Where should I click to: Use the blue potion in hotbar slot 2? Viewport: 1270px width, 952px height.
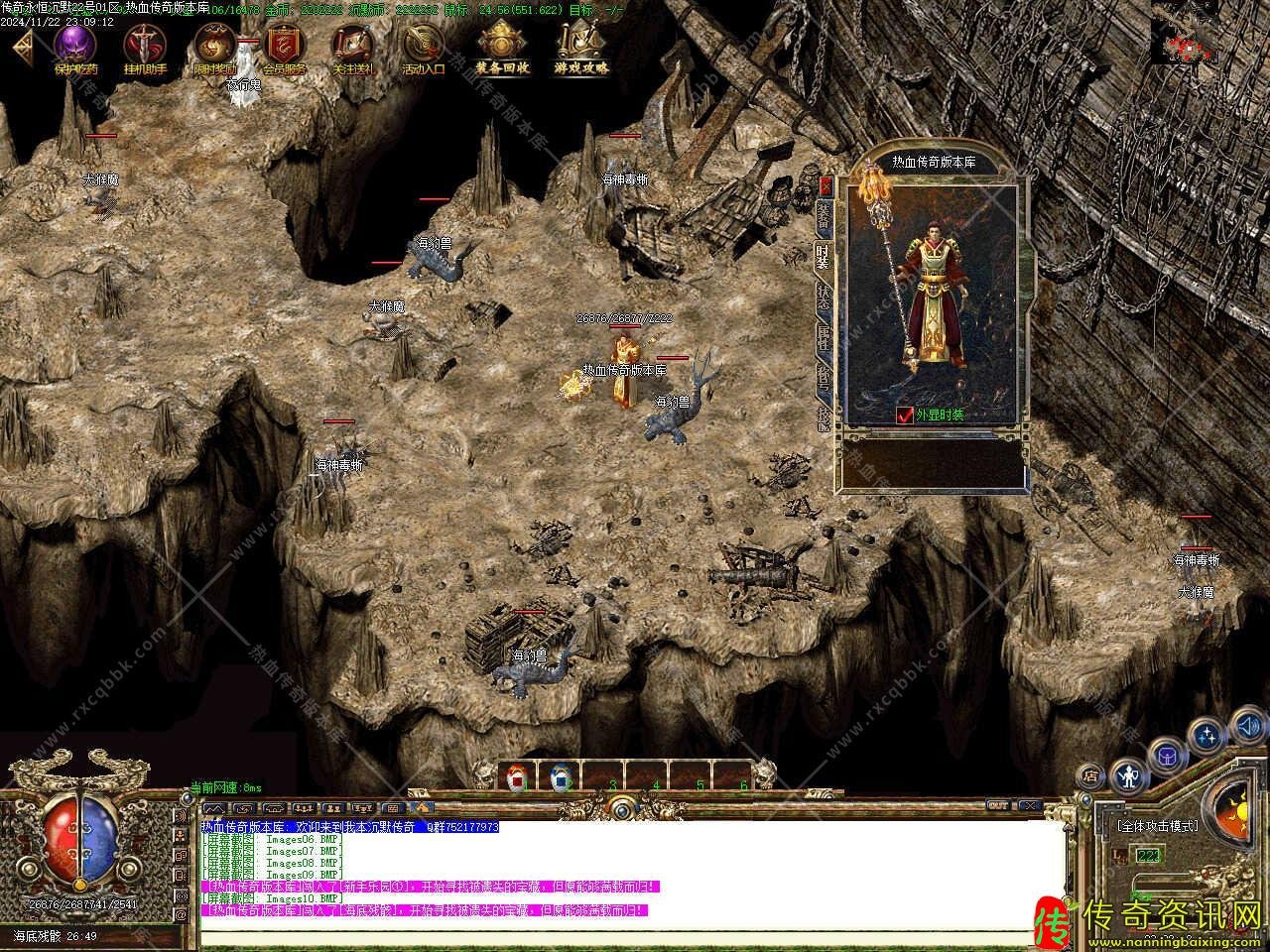tap(560, 777)
